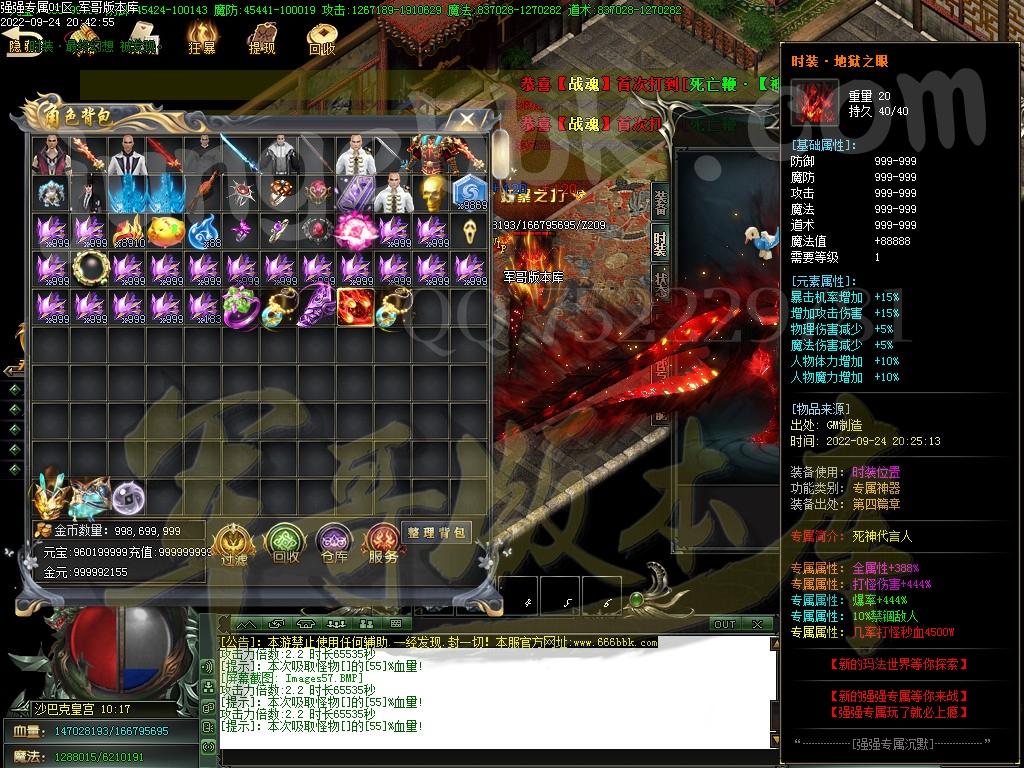Close the character backpack window
The height and width of the screenshot is (768, 1024).
tap(466, 119)
